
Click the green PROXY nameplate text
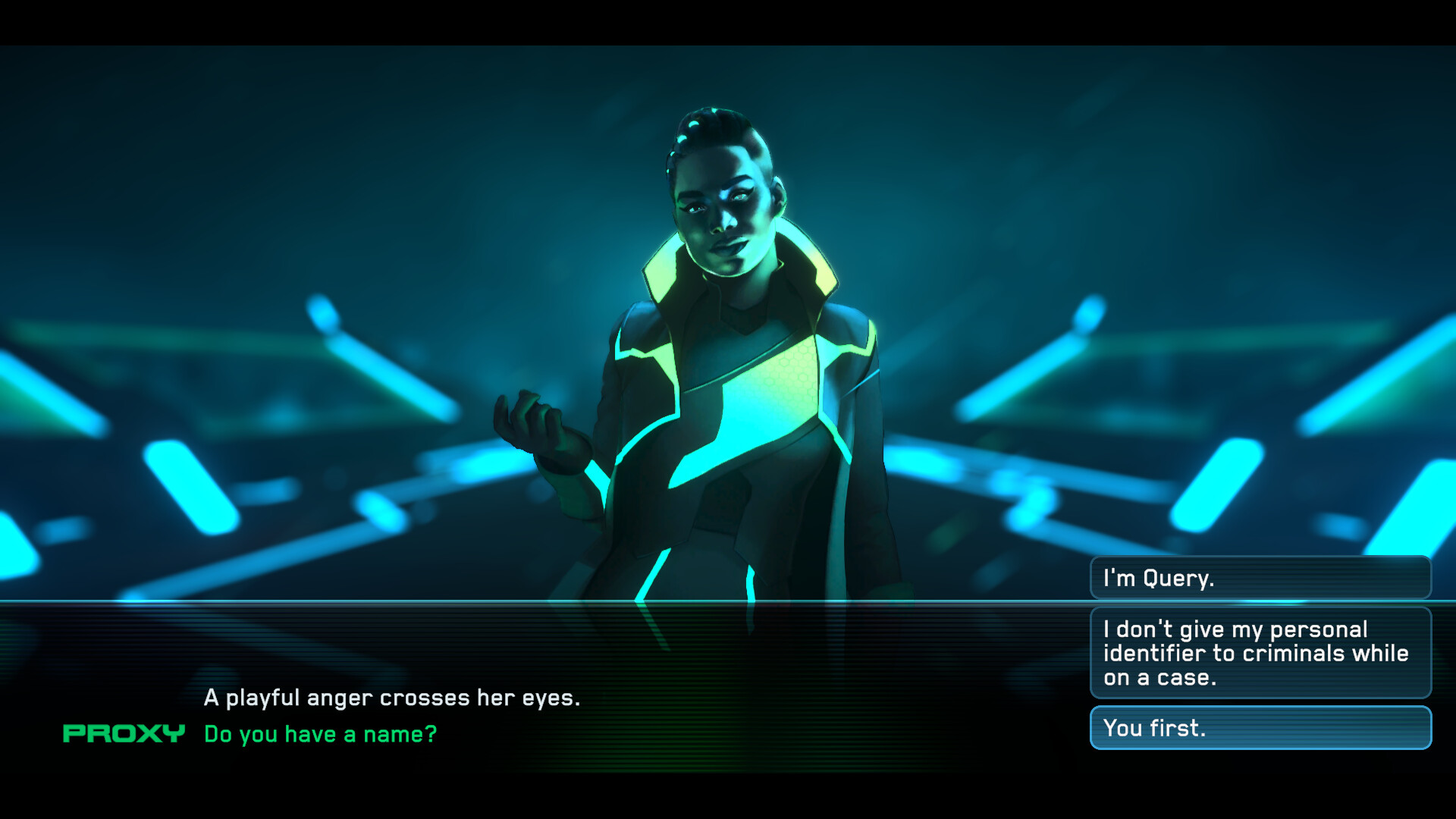pos(124,733)
